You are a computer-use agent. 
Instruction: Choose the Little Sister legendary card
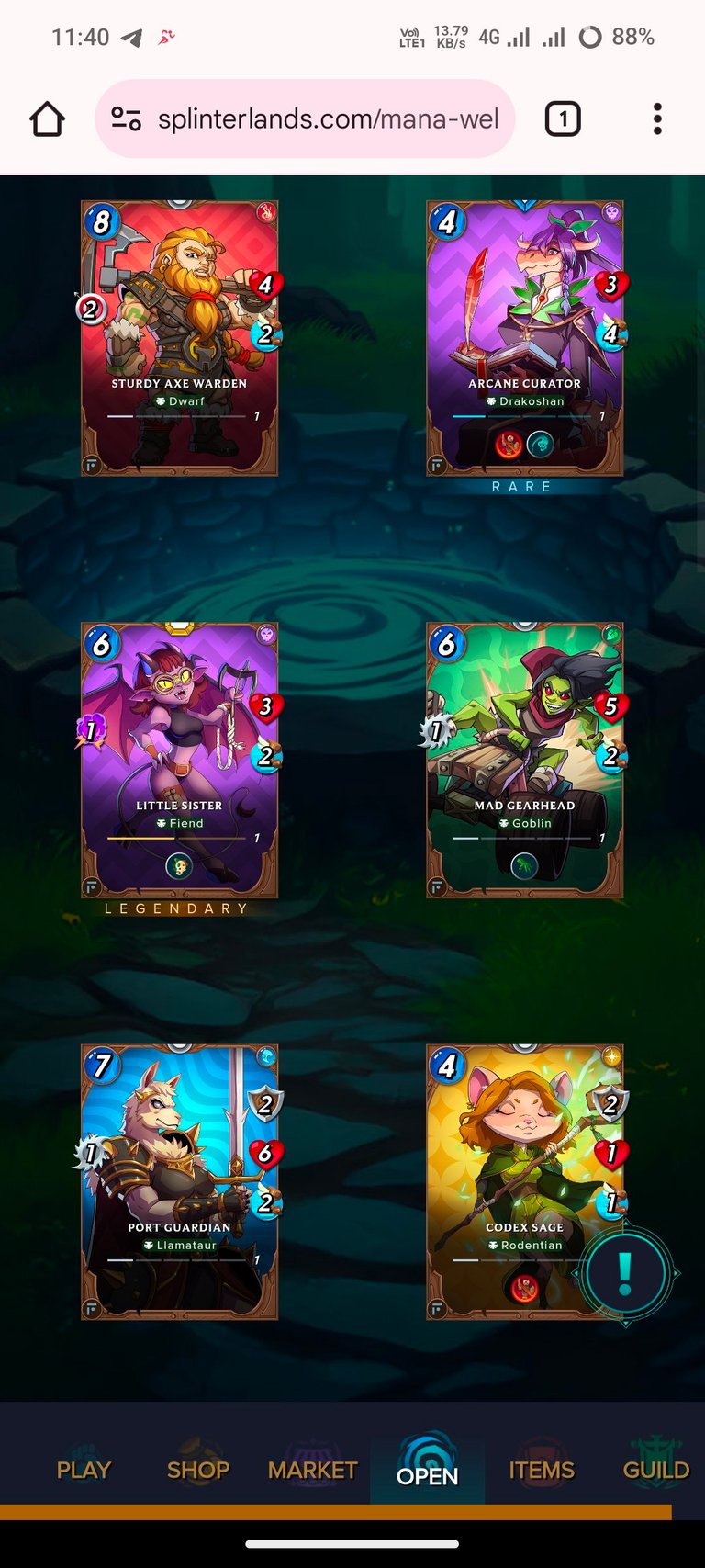pyautogui.click(x=179, y=760)
